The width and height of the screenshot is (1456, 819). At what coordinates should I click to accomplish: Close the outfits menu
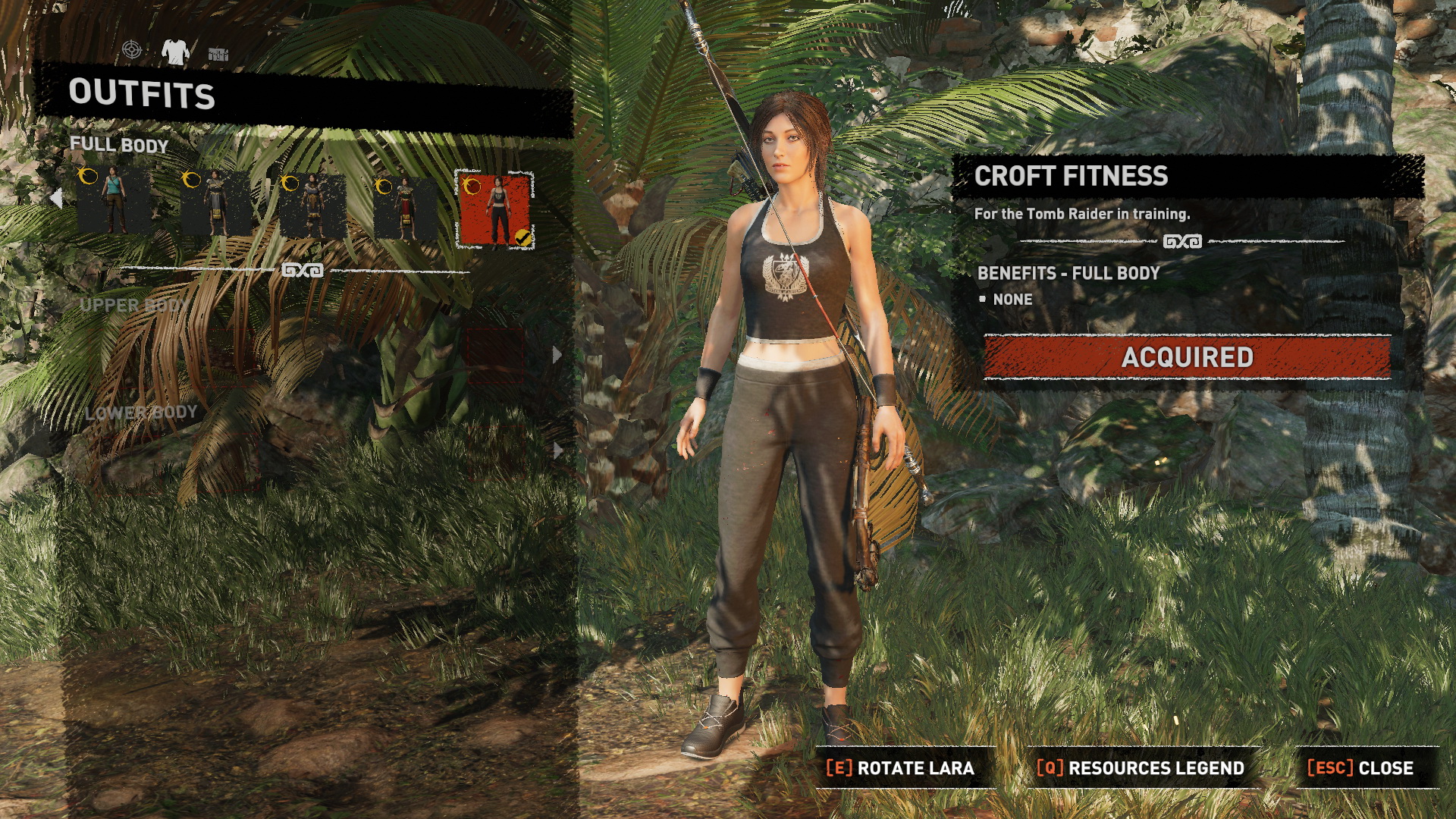pos(1360,768)
